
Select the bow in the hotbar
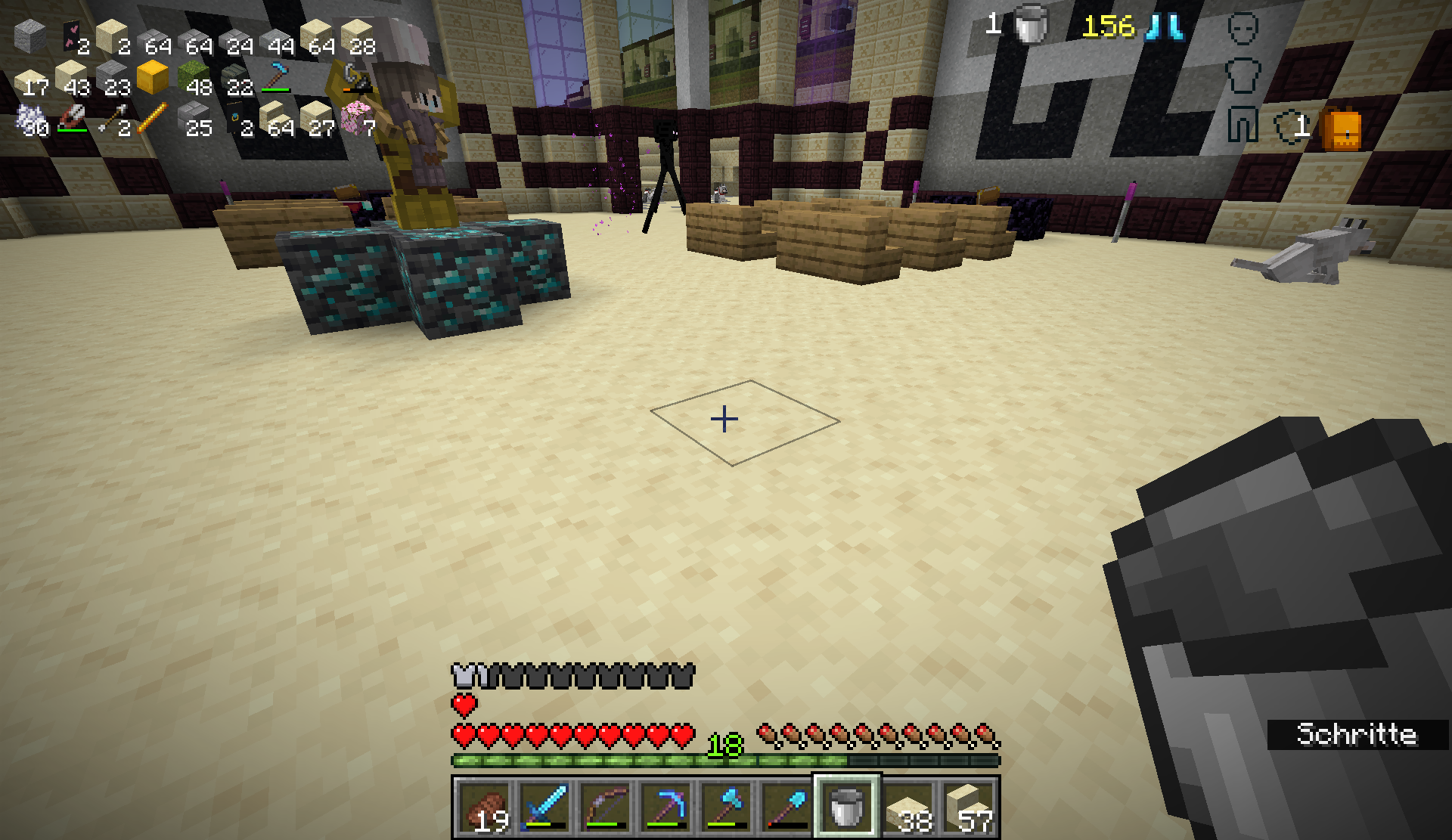point(605,807)
